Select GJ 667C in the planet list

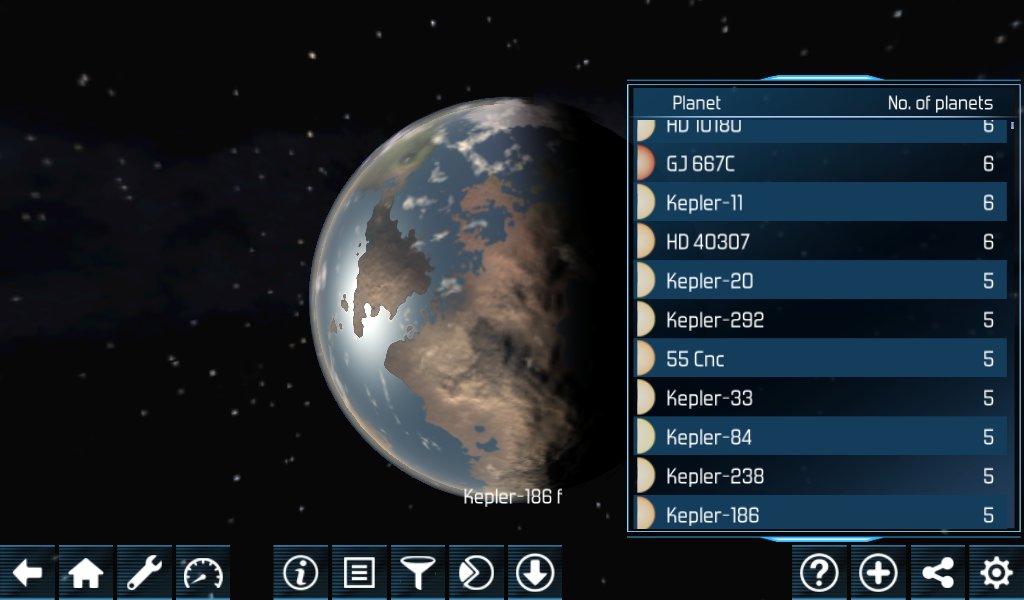(x=820, y=163)
